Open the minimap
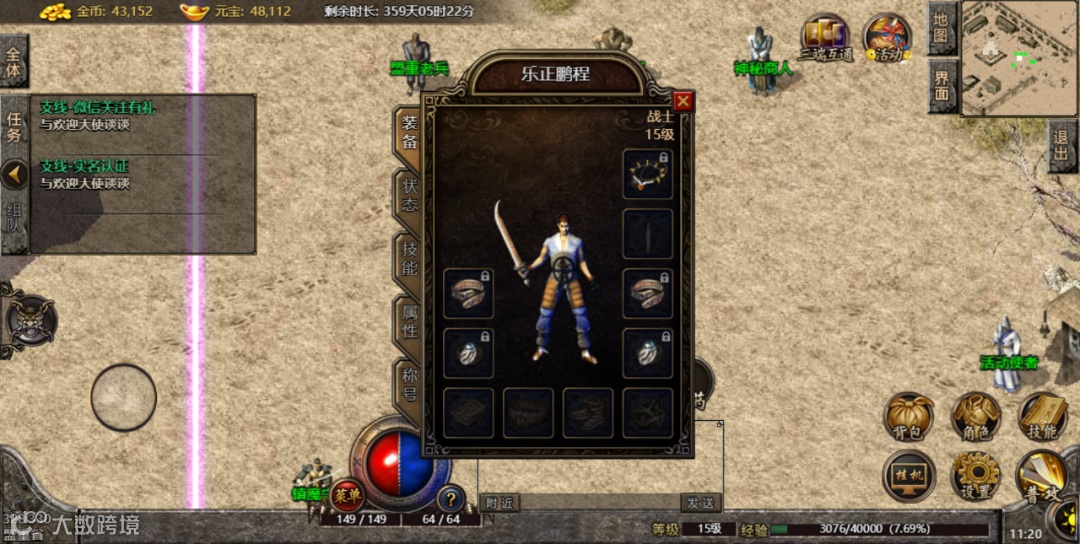The image size is (1080, 544). pos(1020,58)
